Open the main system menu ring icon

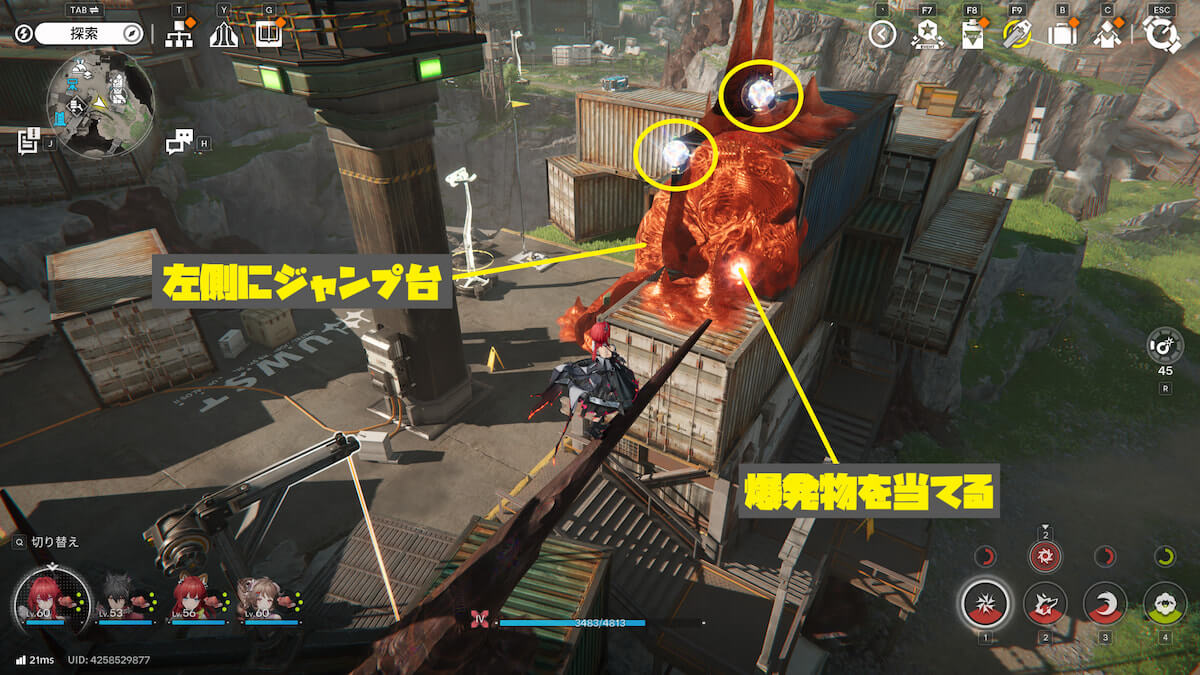tap(1162, 35)
